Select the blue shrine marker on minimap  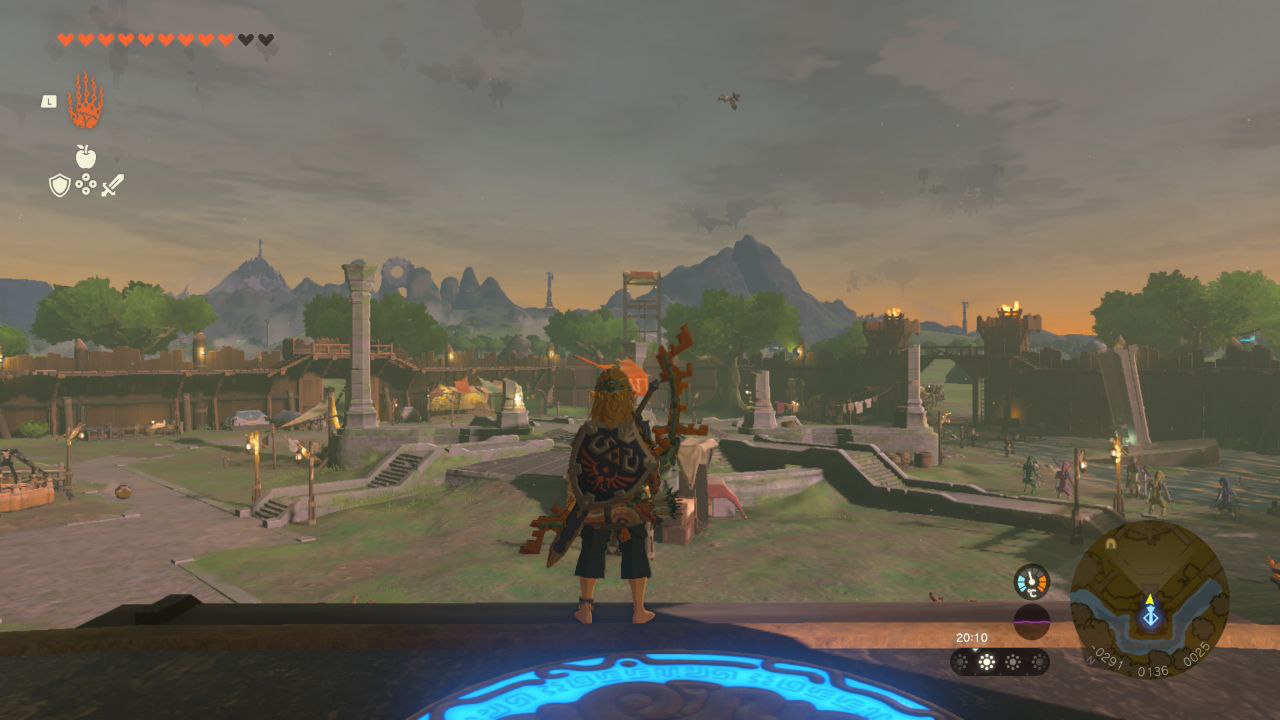click(1150, 617)
